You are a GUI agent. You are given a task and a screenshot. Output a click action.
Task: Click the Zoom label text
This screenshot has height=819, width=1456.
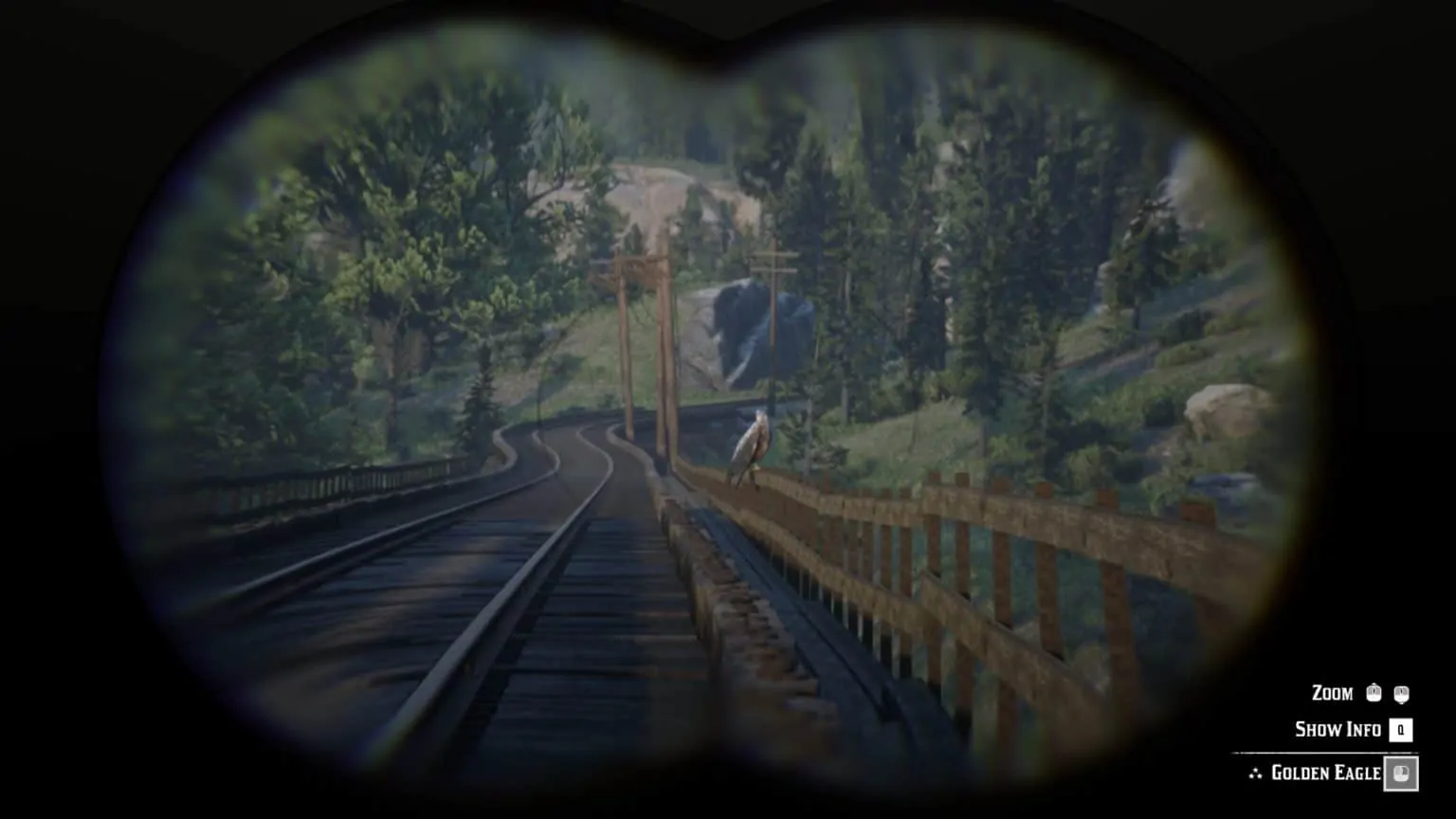coord(1333,693)
